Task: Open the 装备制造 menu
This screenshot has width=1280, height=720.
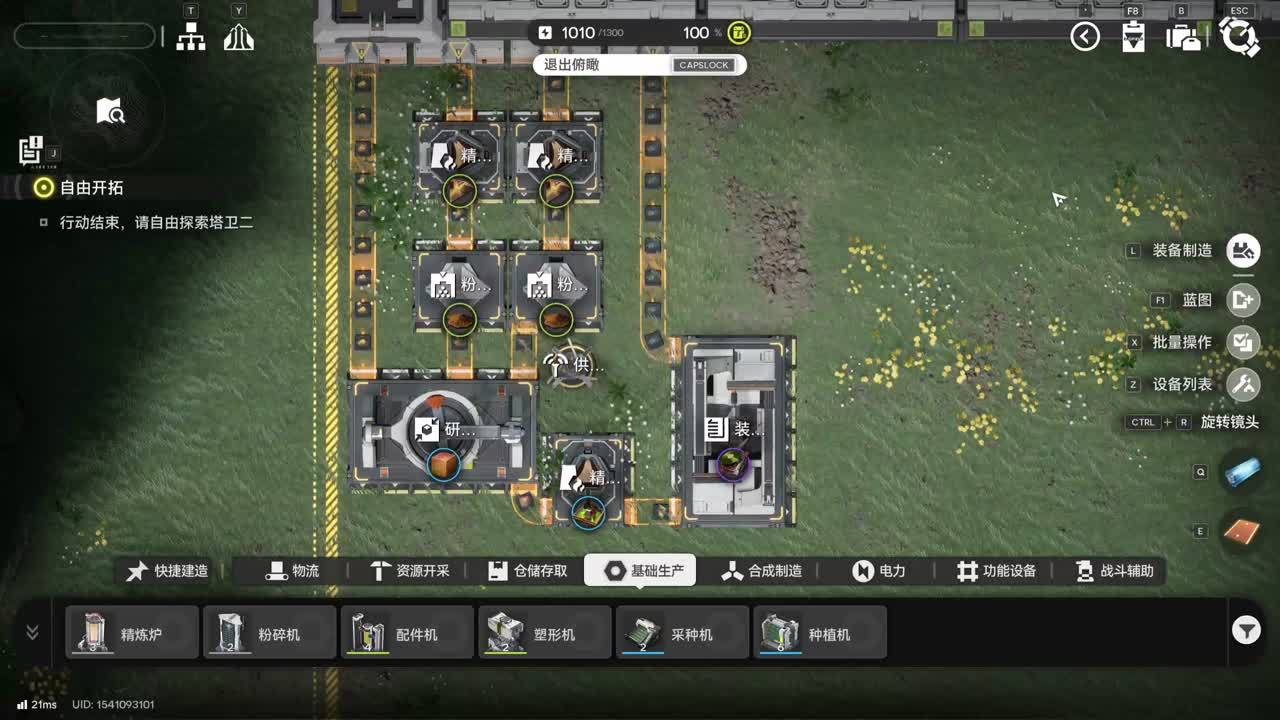Action: [x=1244, y=251]
